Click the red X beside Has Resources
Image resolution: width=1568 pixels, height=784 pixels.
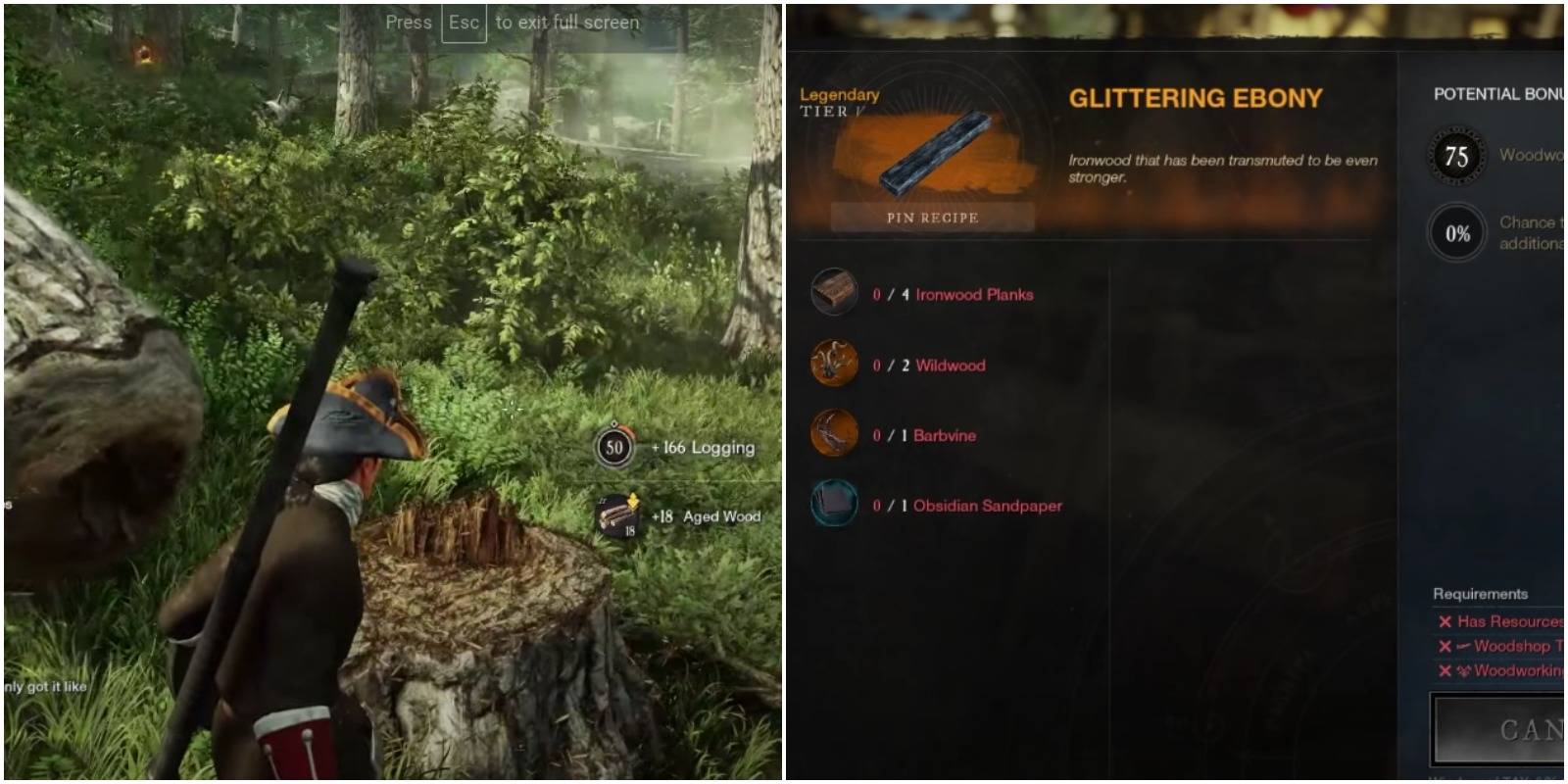point(1445,621)
